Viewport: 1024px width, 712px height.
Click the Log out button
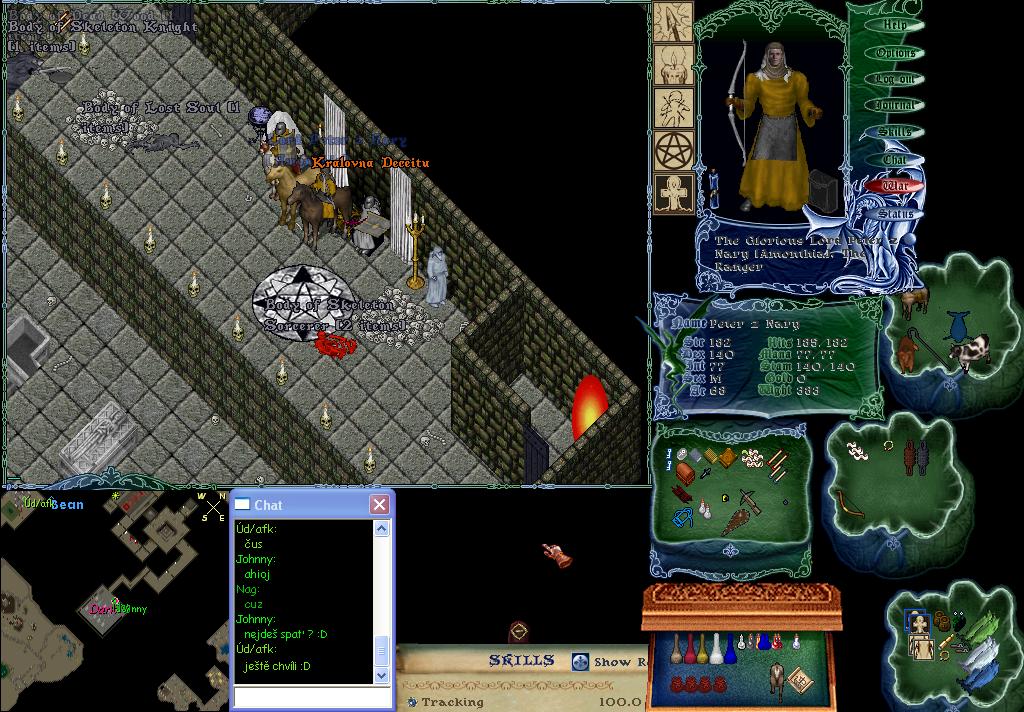[x=895, y=79]
